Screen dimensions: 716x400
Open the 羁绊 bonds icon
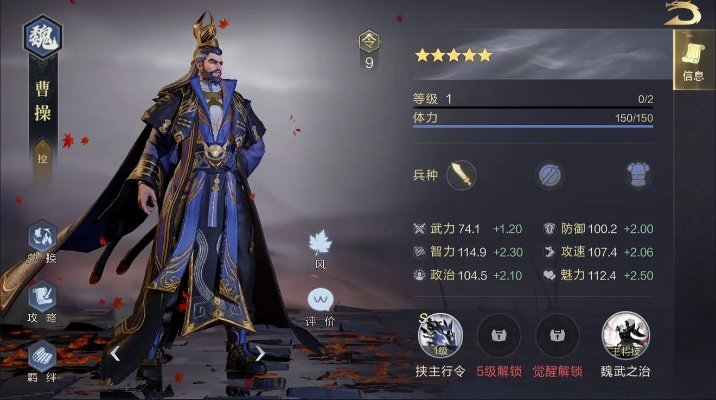42,357
